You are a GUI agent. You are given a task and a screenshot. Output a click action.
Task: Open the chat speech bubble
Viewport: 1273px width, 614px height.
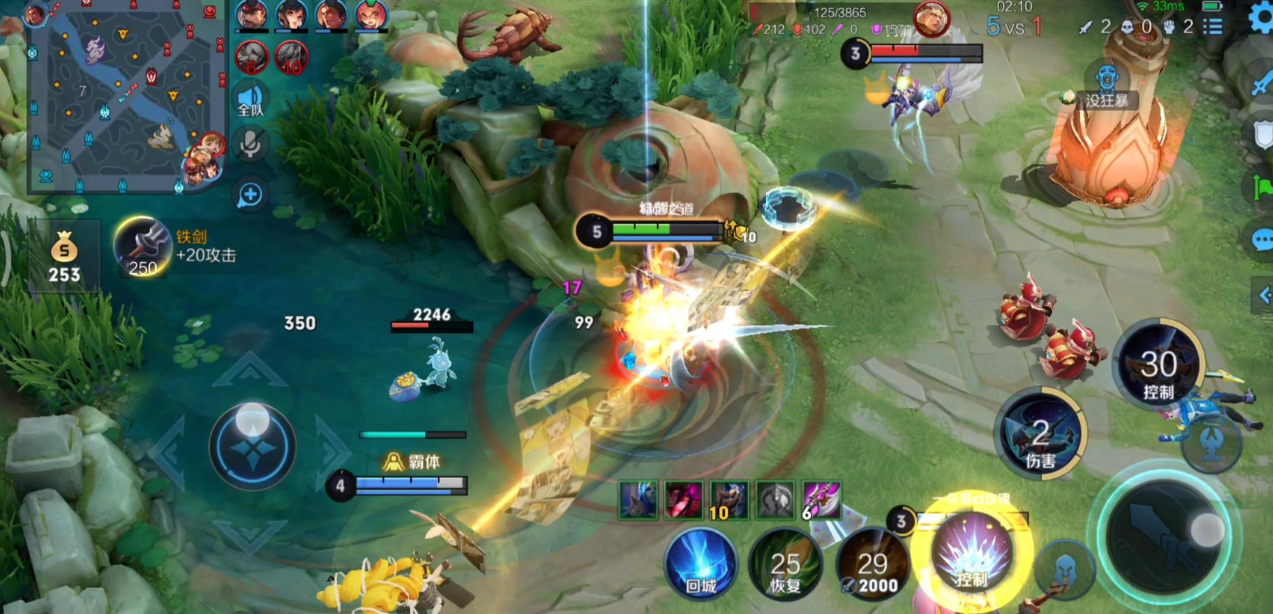(1261, 240)
